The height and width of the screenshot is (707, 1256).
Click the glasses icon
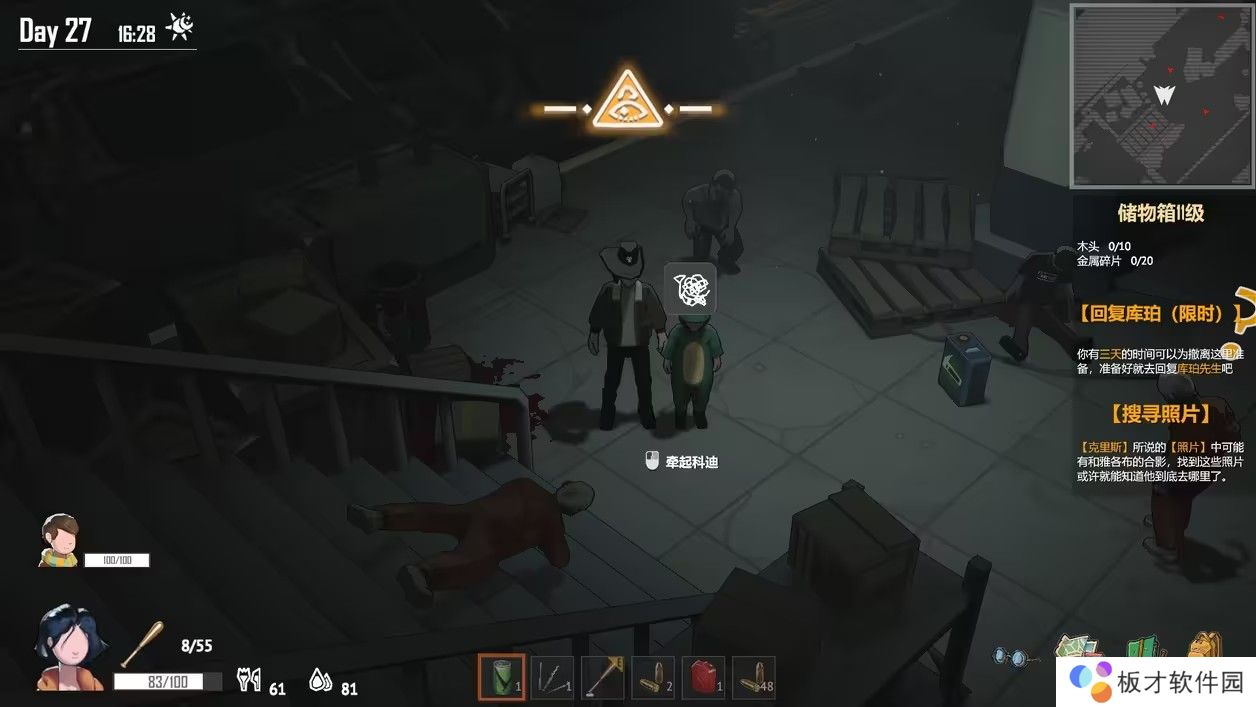(1010, 655)
